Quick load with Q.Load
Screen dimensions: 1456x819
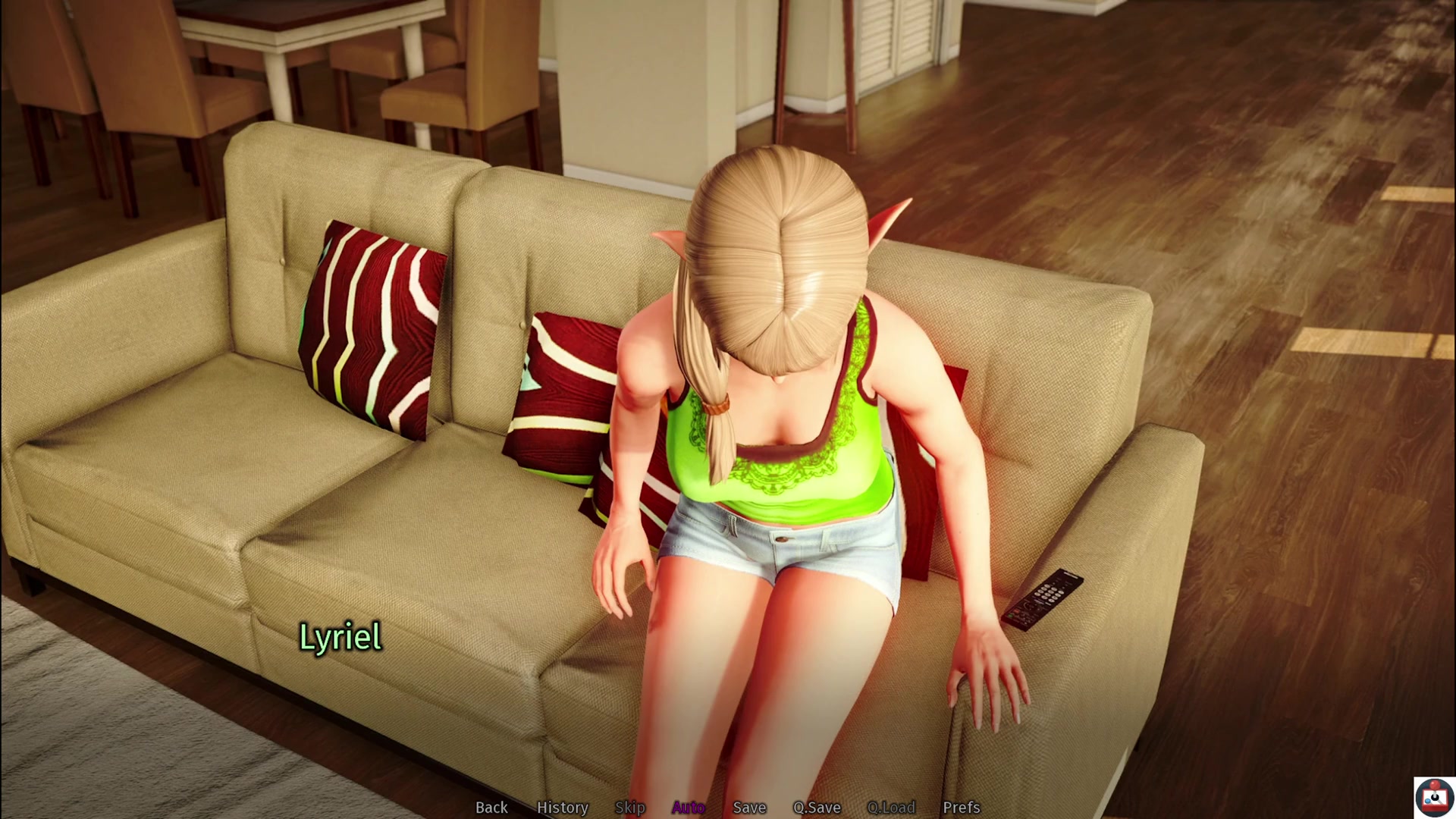point(891,808)
